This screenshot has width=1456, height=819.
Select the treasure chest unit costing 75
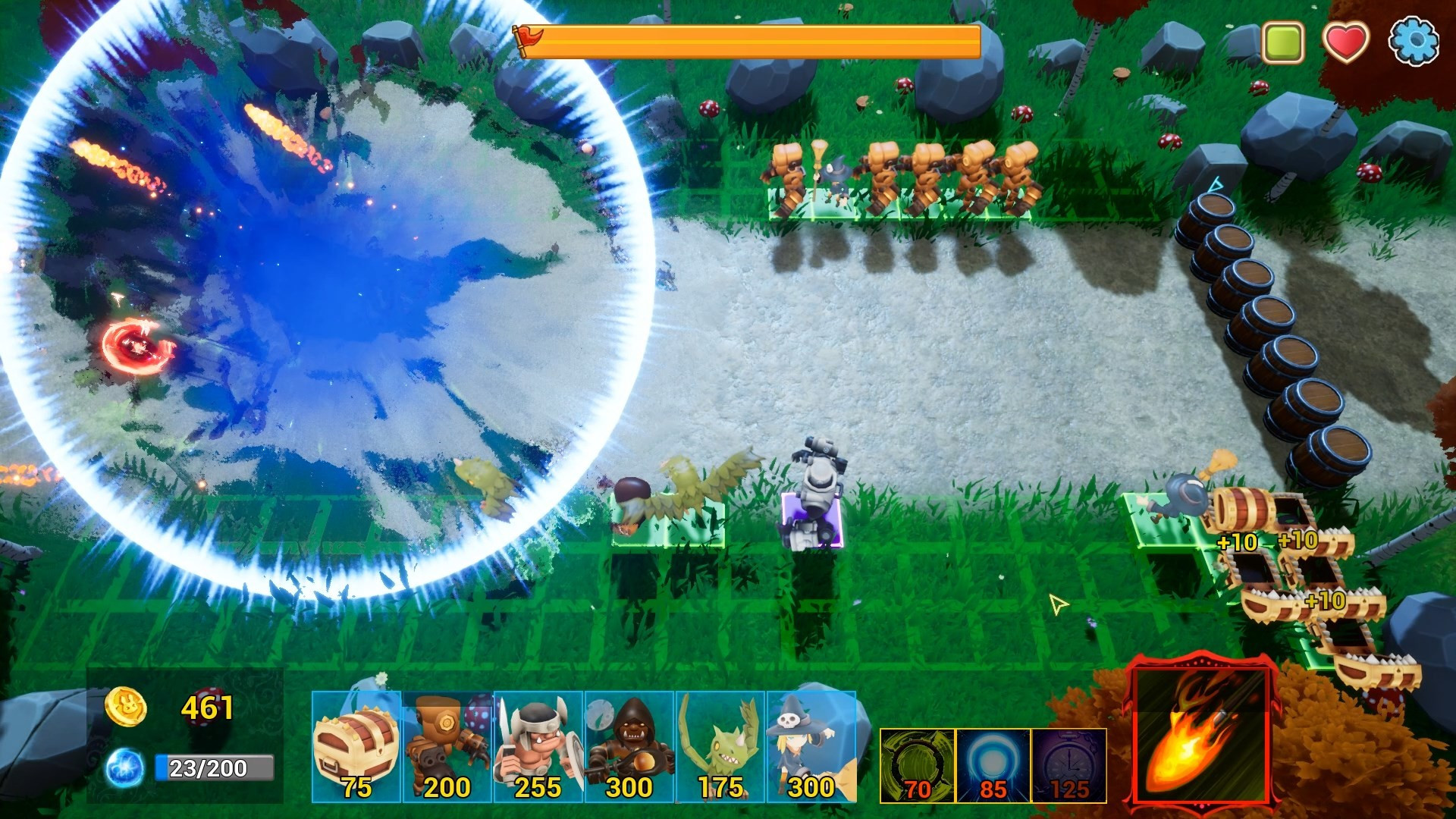(356, 746)
